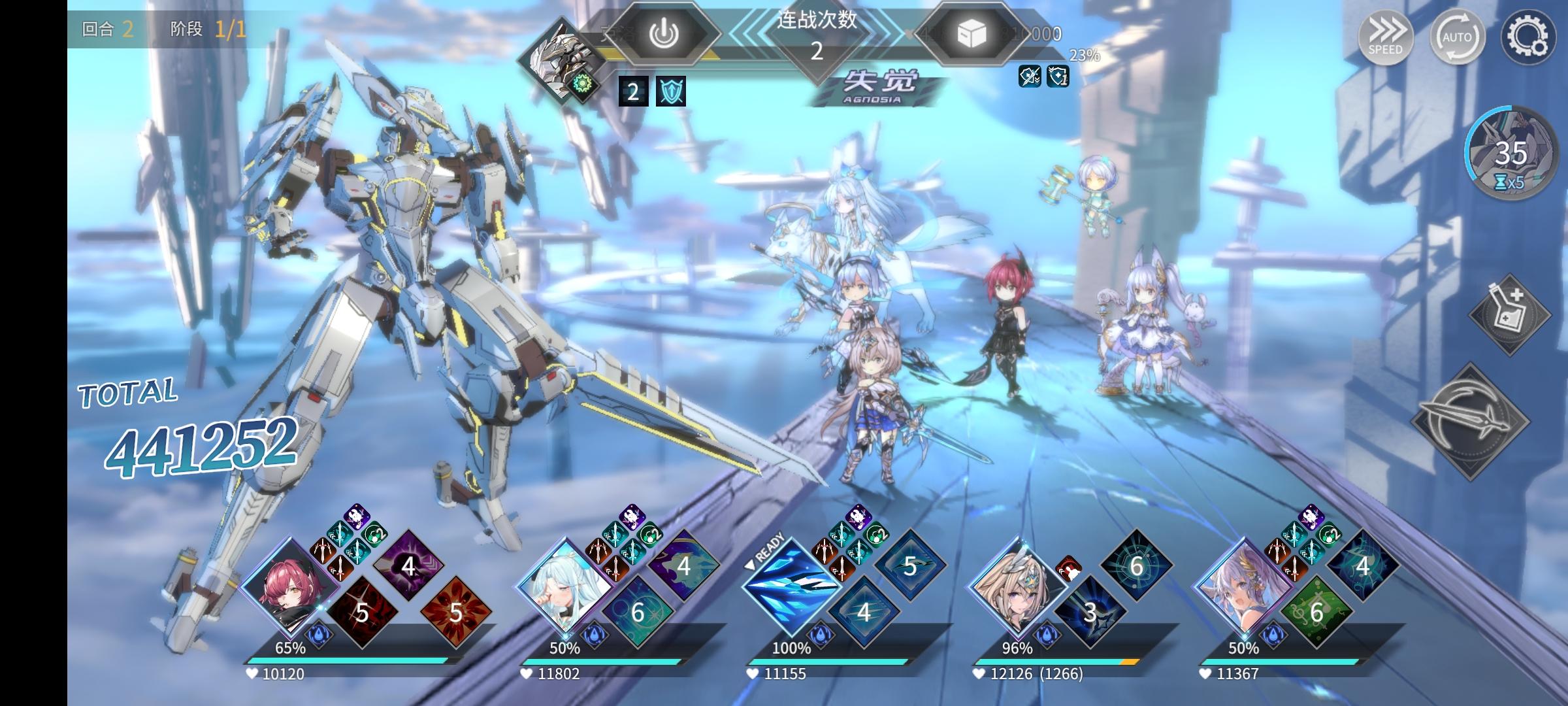
Task: Use the blonde knight's skill numbered 6
Action: tap(1136, 565)
